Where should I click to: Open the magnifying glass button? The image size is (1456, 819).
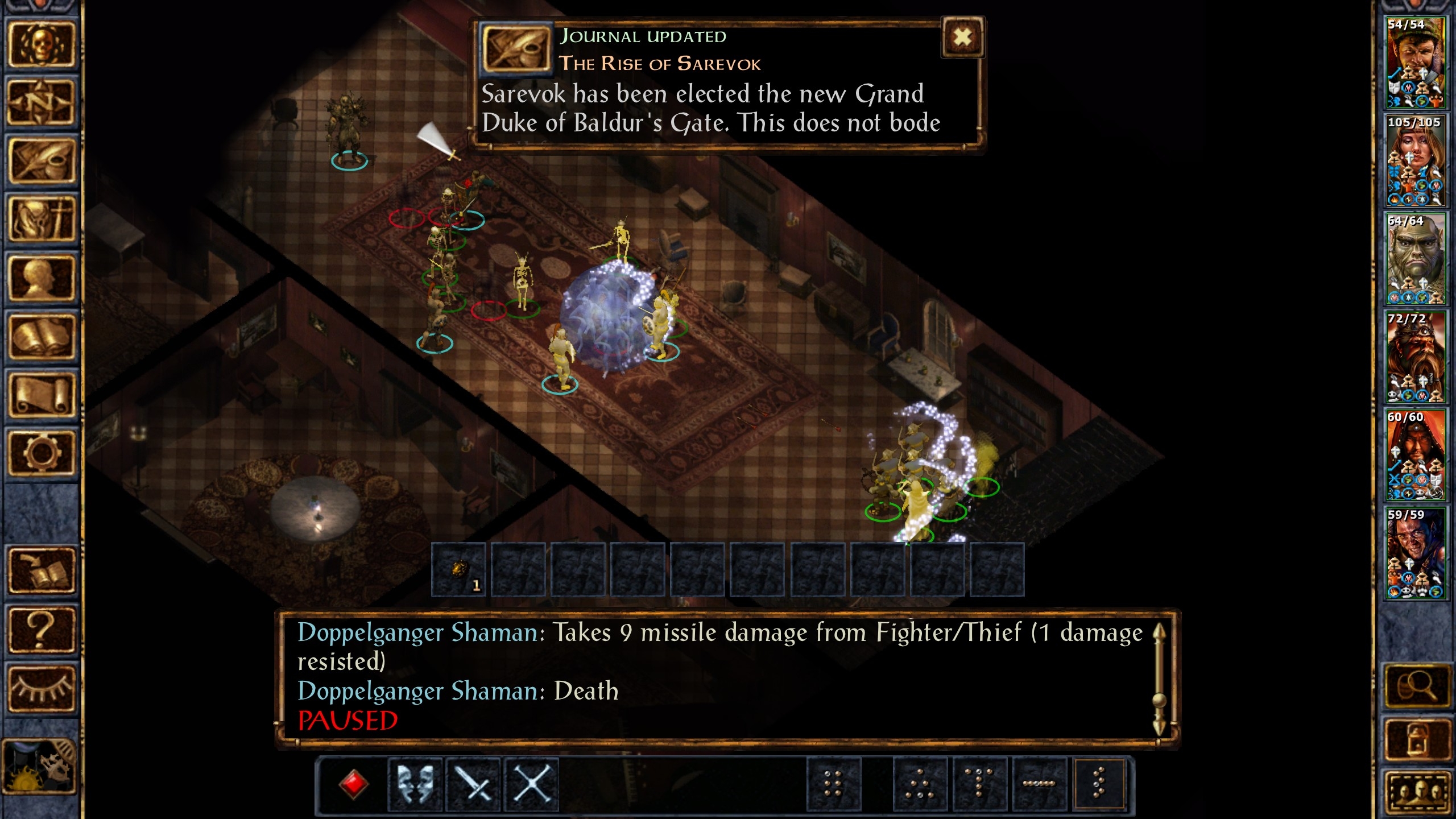[1416, 686]
